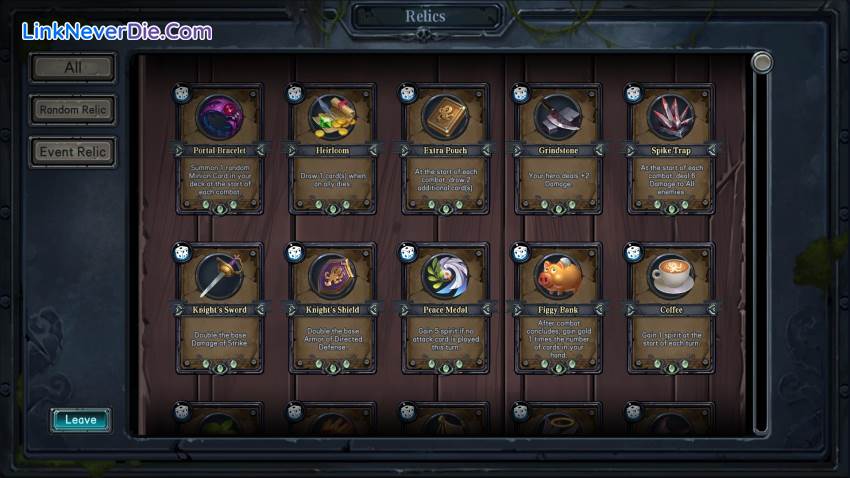Select the Knight's Shield relic card

click(x=333, y=309)
